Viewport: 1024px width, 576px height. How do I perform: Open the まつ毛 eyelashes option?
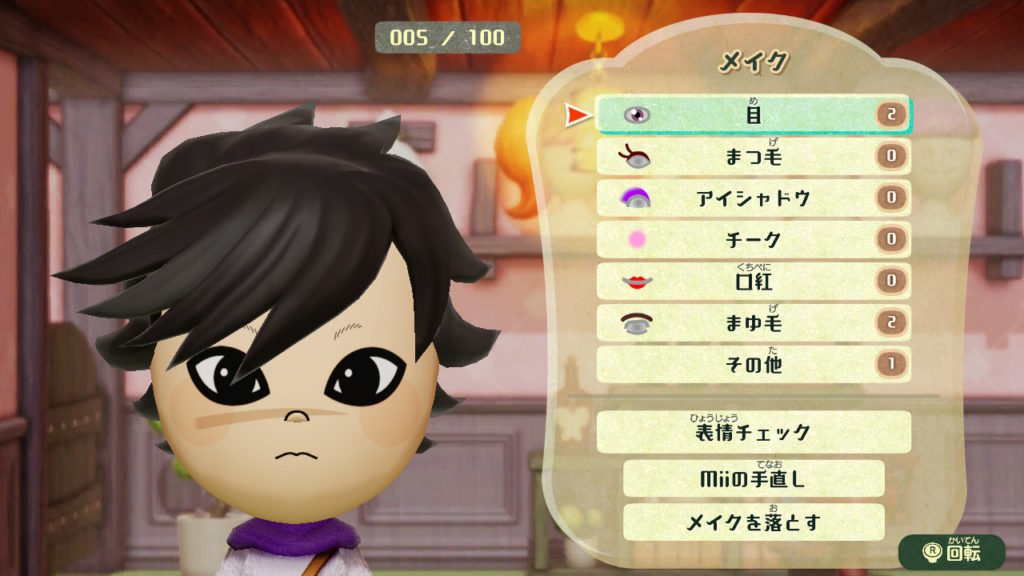pyautogui.click(x=753, y=157)
